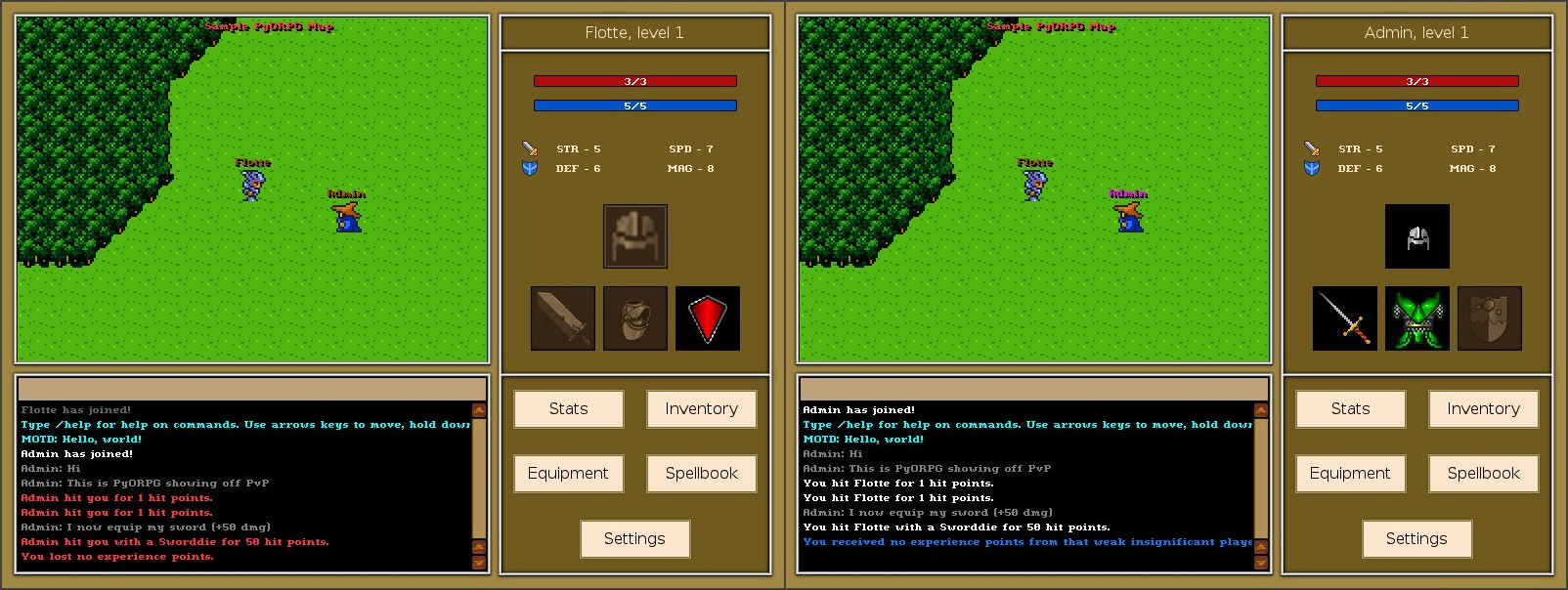Select Flotte's equipped red shield slot

tap(708, 318)
